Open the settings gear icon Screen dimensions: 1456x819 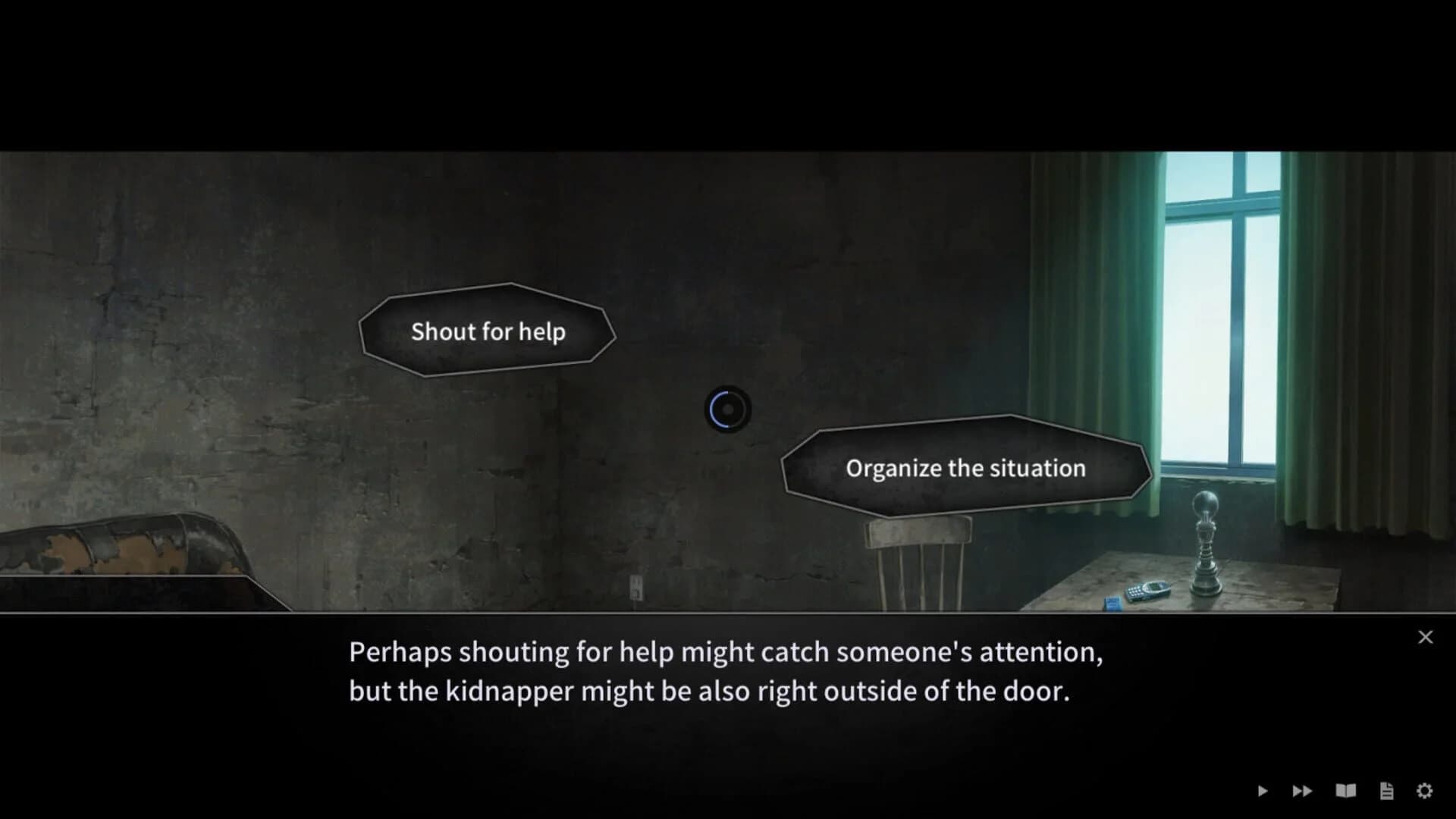(x=1425, y=790)
